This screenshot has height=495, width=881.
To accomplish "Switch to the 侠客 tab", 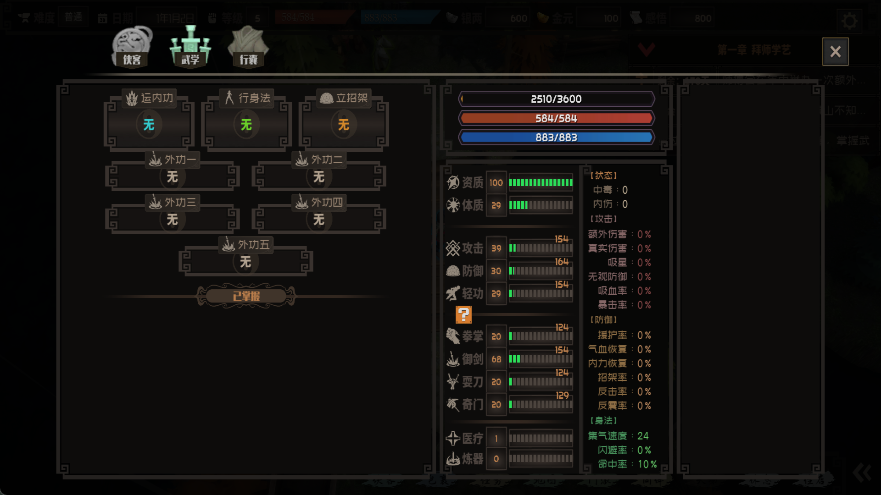I will [x=132, y=46].
